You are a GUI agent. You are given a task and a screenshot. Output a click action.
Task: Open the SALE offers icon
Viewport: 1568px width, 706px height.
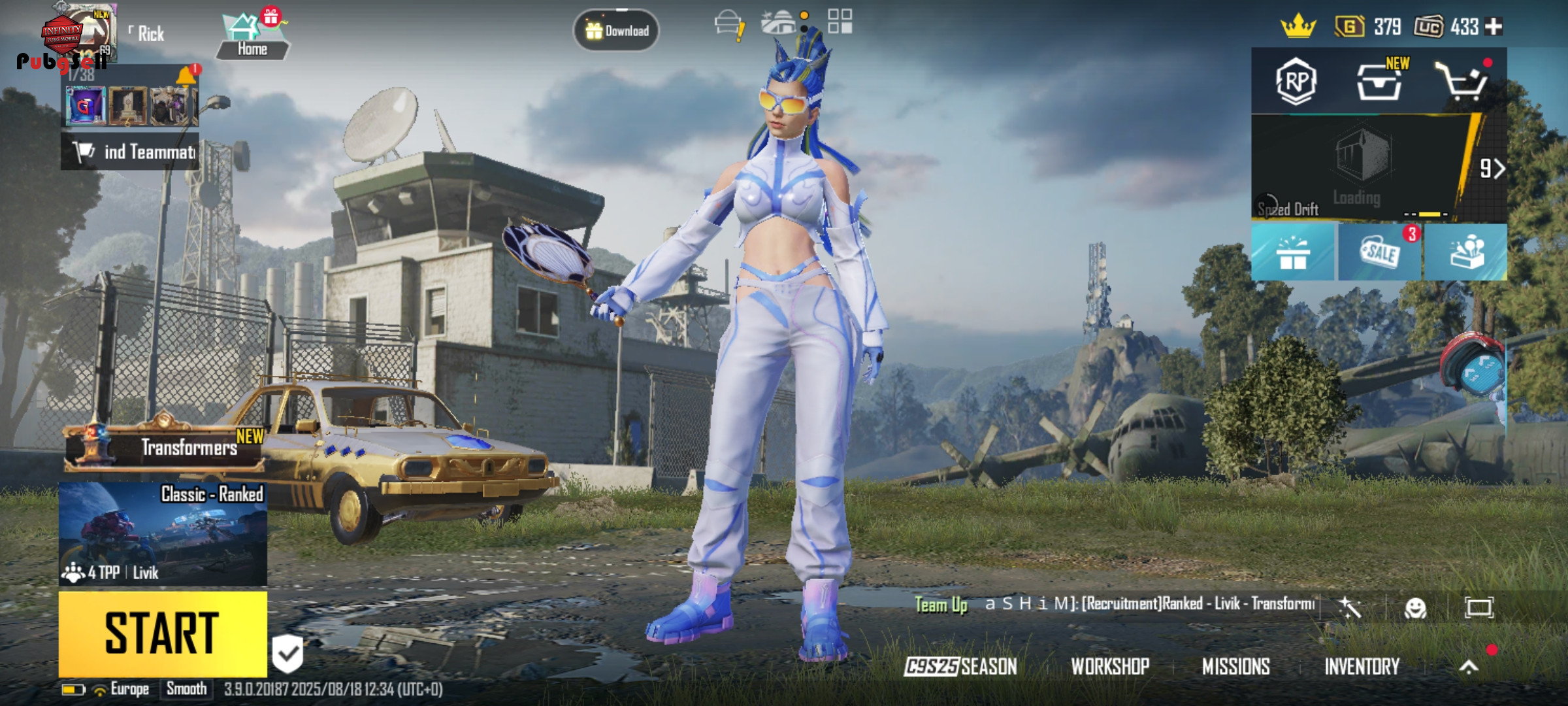coord(1380,252)
